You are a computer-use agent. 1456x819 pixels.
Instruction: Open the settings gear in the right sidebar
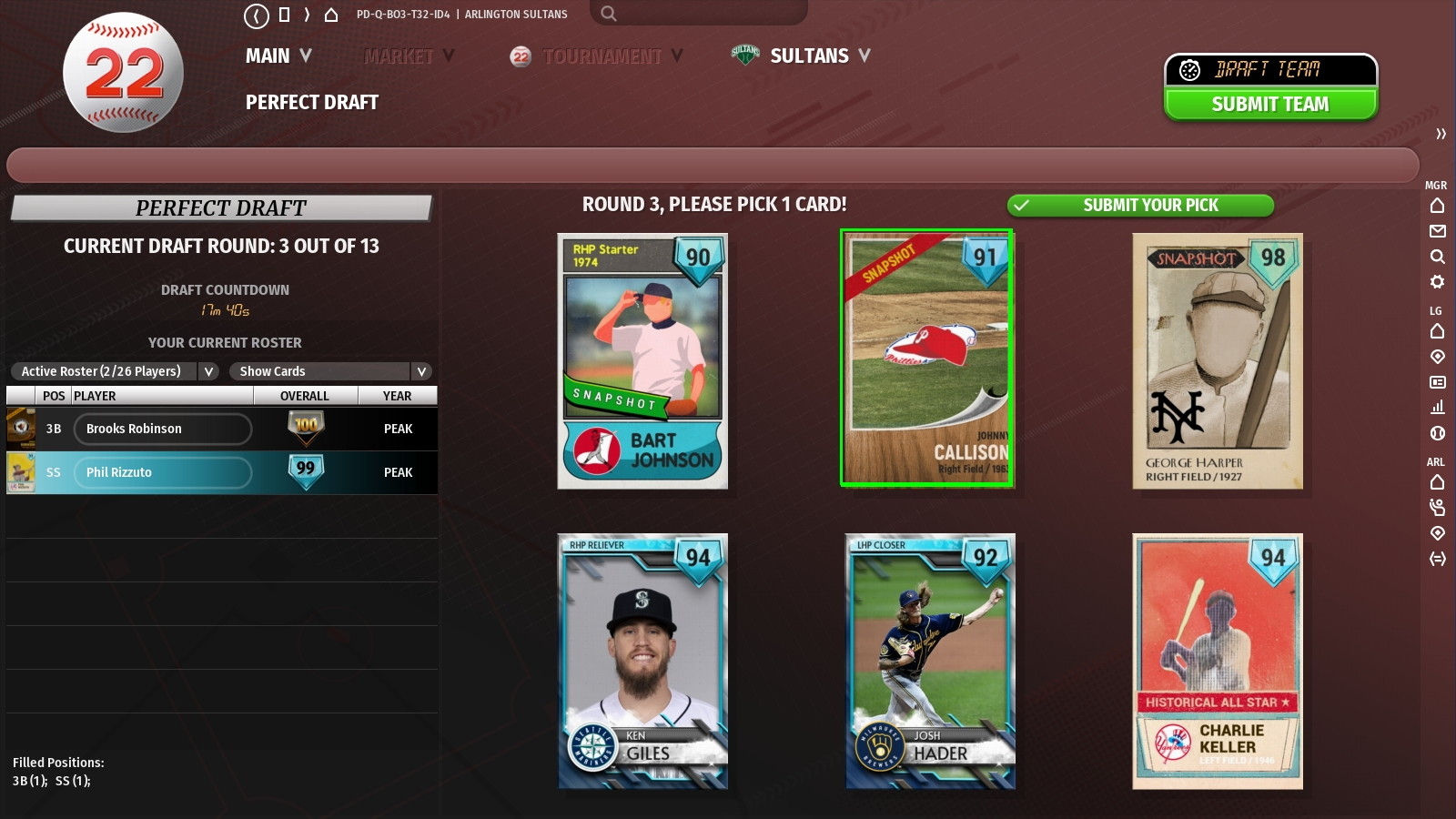click(1438, 283)
